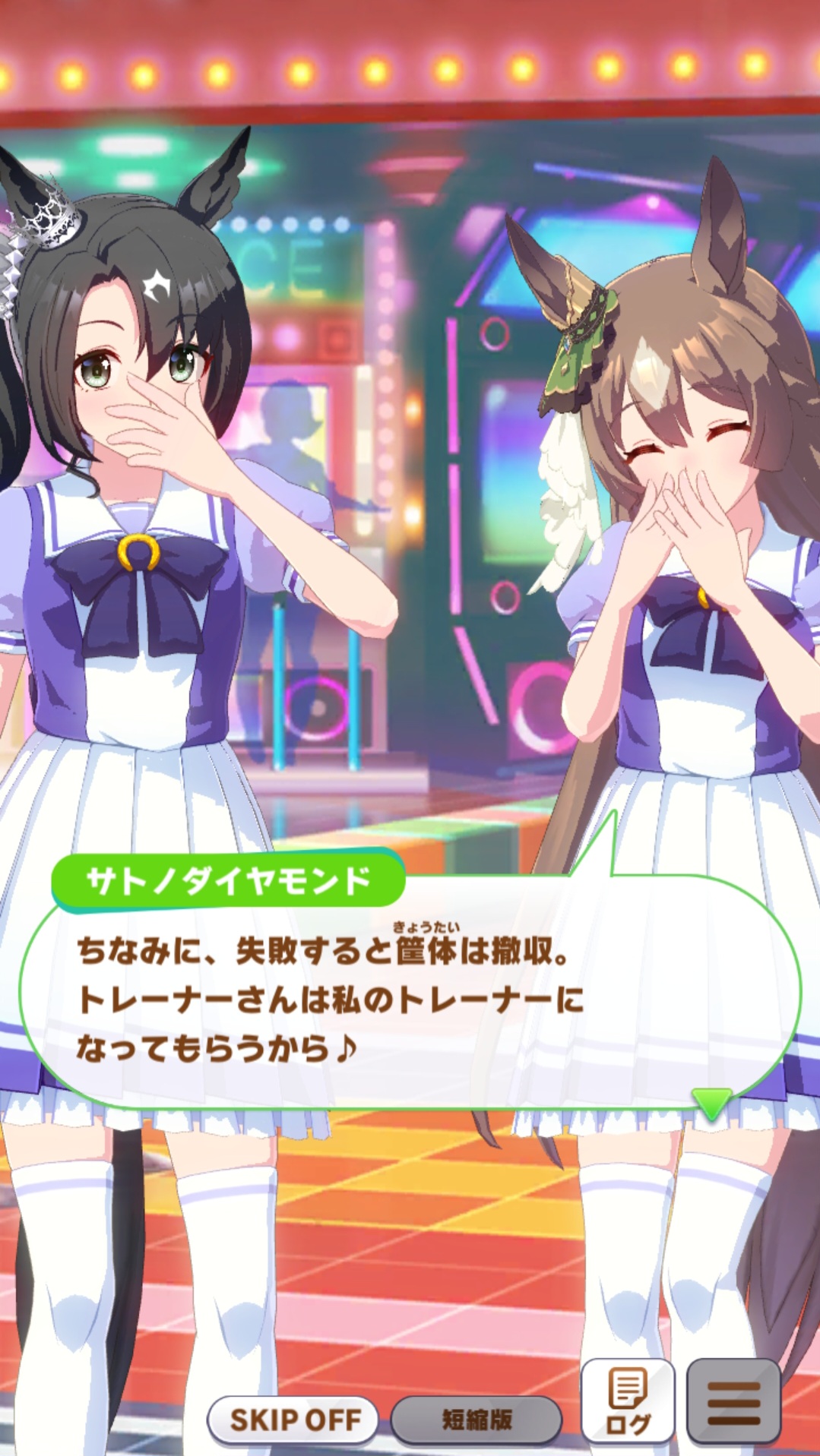
Task: Select the 短縮版 shortened version button
Action: pos(476,1419)
